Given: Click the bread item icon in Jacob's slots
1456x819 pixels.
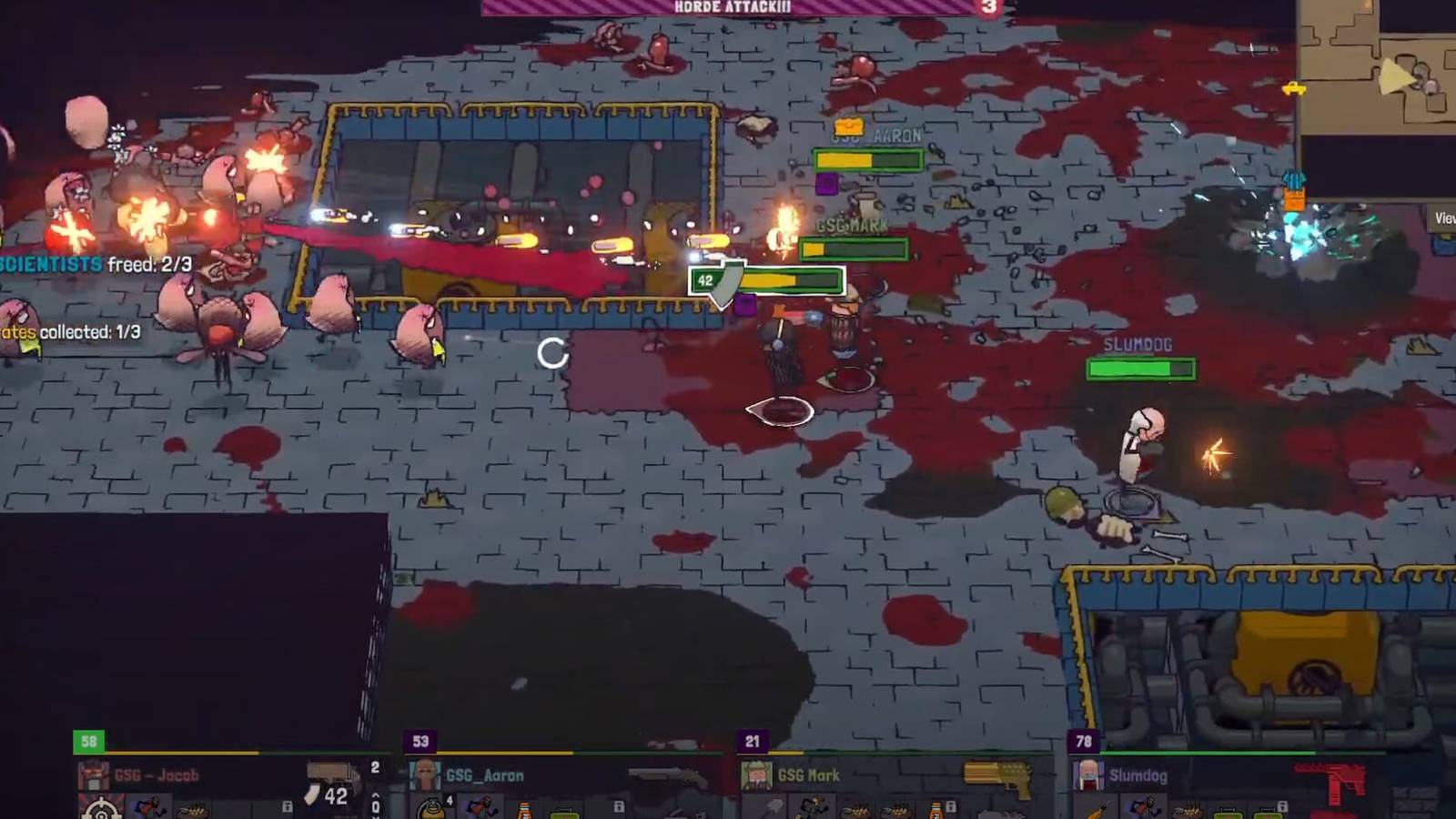Looking at the screenshot, I should 193,812.
